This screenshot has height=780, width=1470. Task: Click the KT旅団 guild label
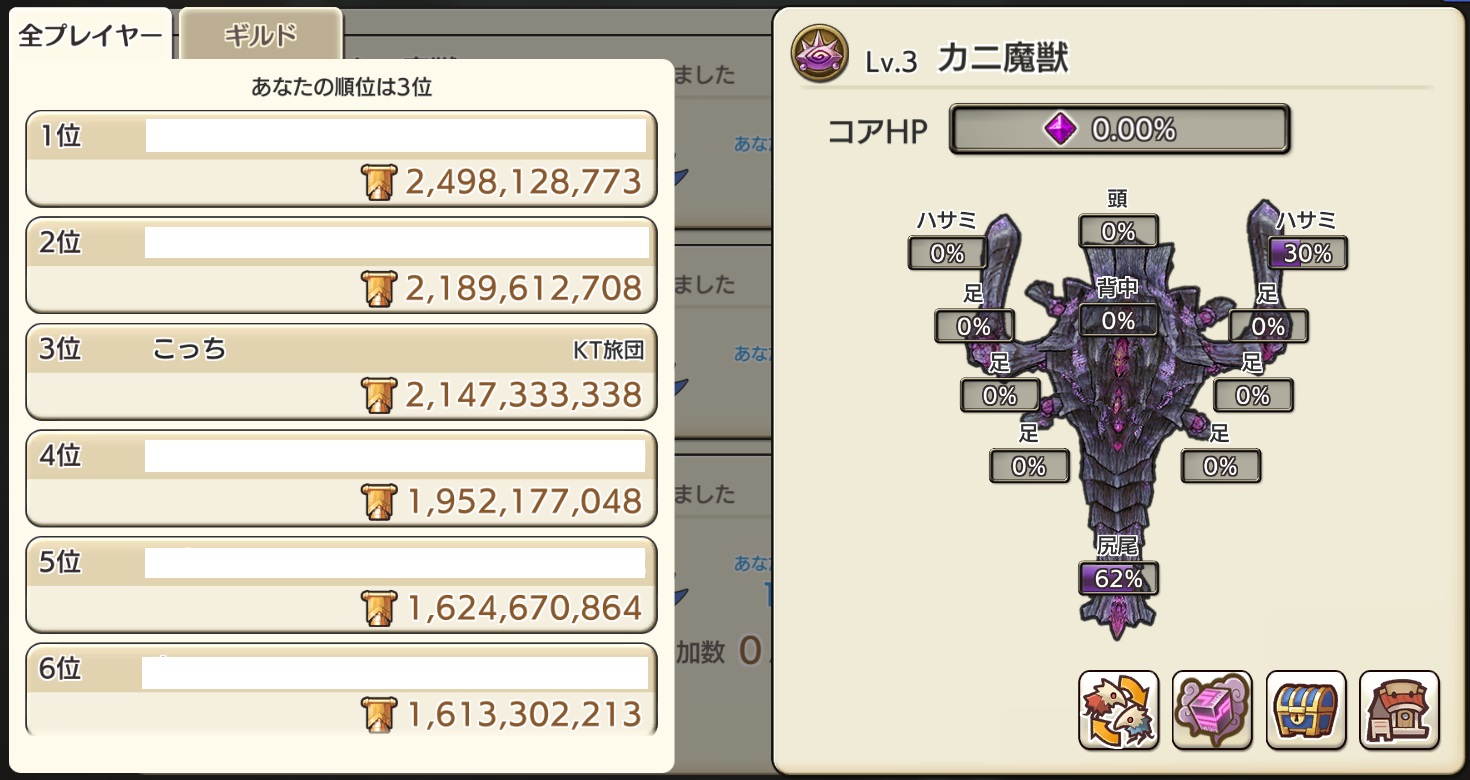click(606, 349)
